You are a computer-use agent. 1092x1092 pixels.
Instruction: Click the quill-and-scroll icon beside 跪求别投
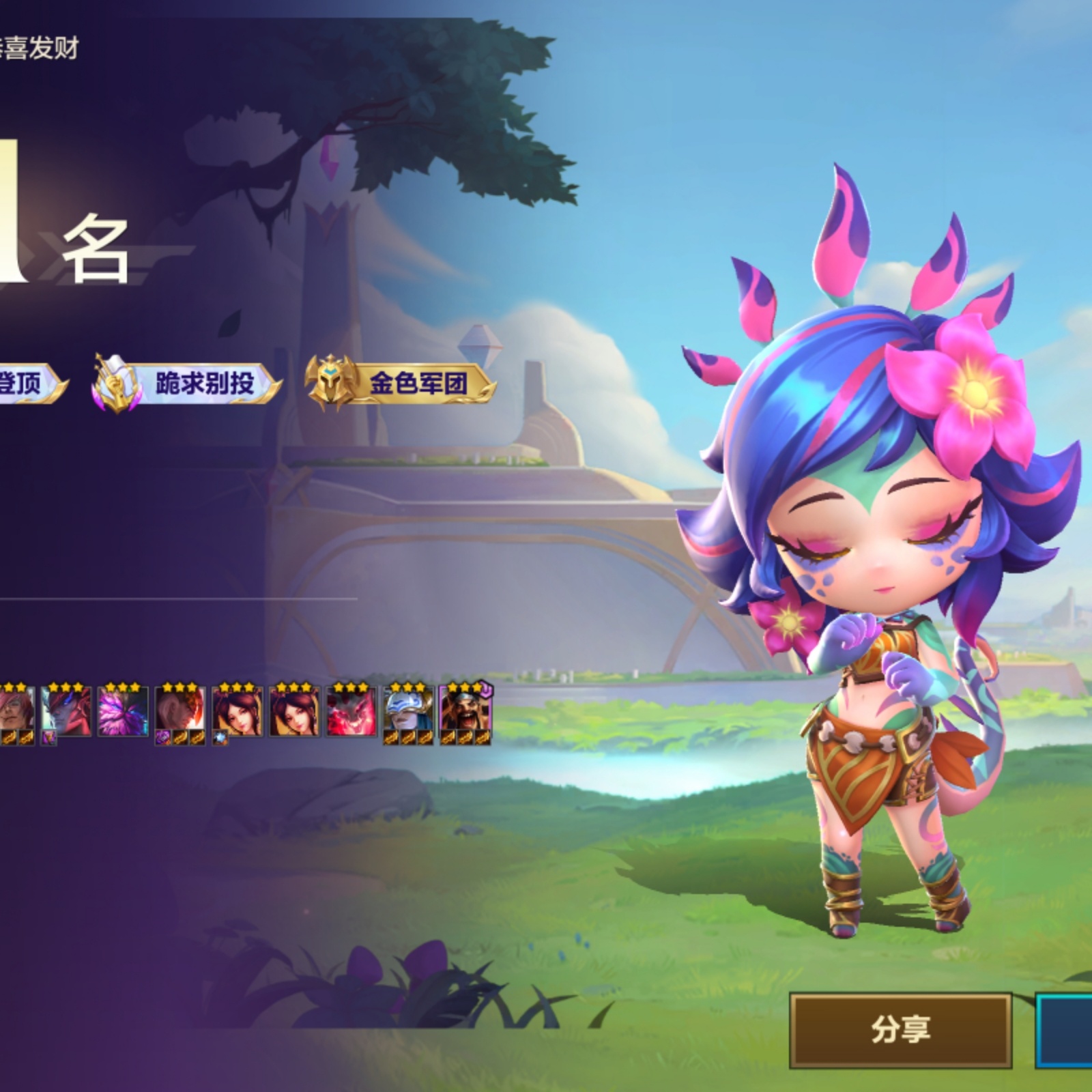click(117, 382)
